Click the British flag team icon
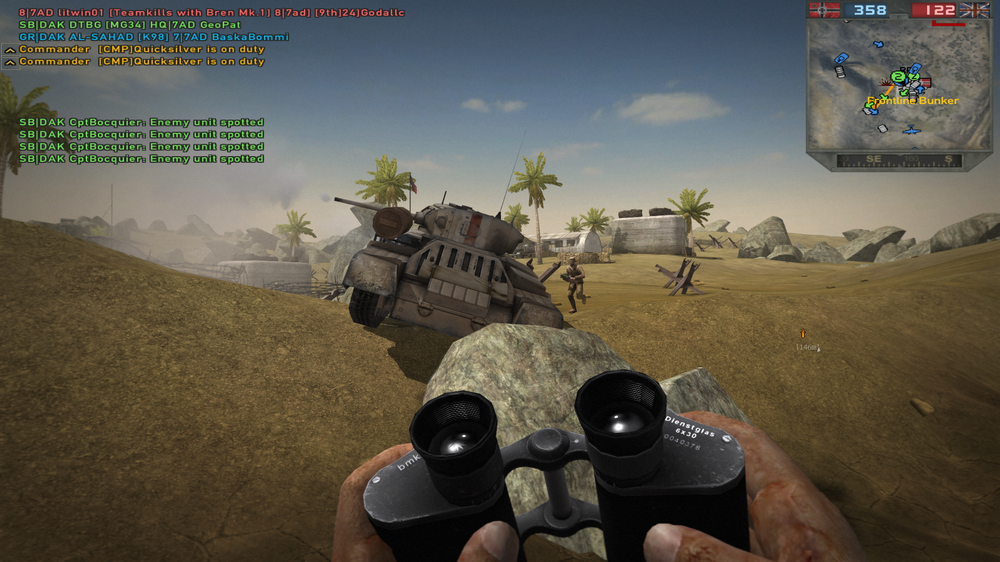Image resolution: width=1000 pixels, height=562 pixels. (x=973, y=10)
